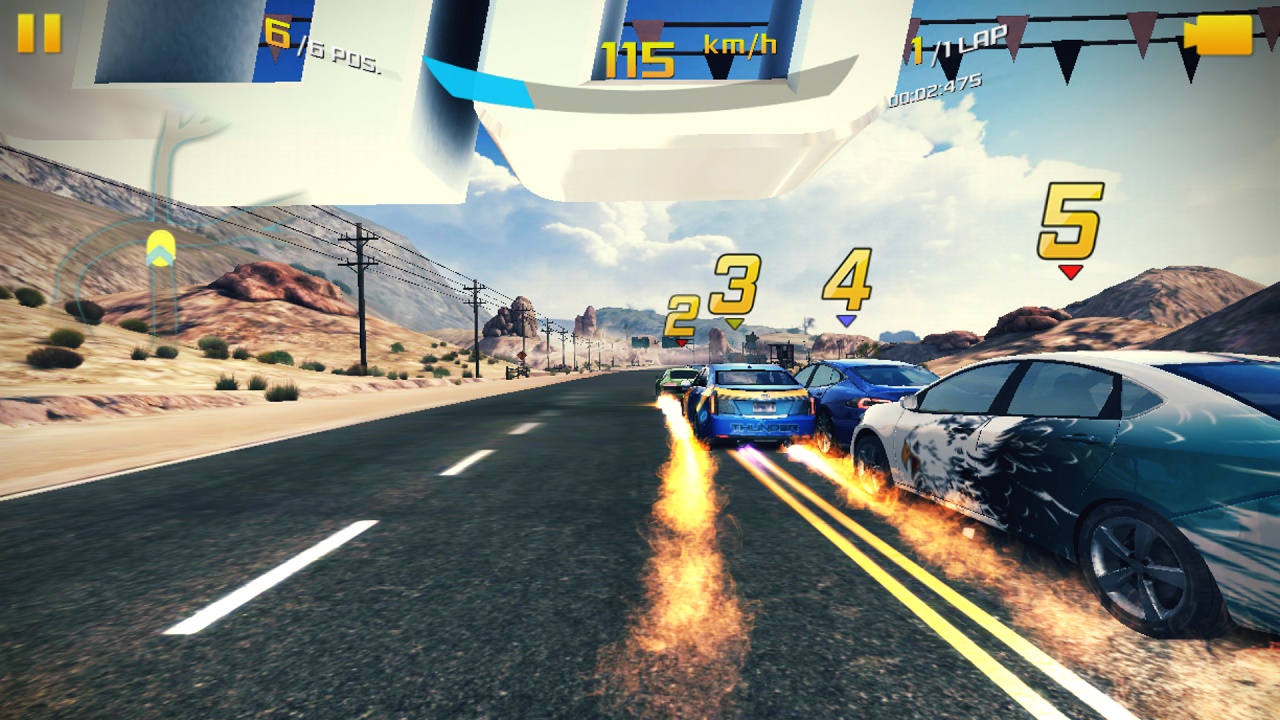Switch camera view with the camera icon

pyautogui.click(x=1218, y=34)
